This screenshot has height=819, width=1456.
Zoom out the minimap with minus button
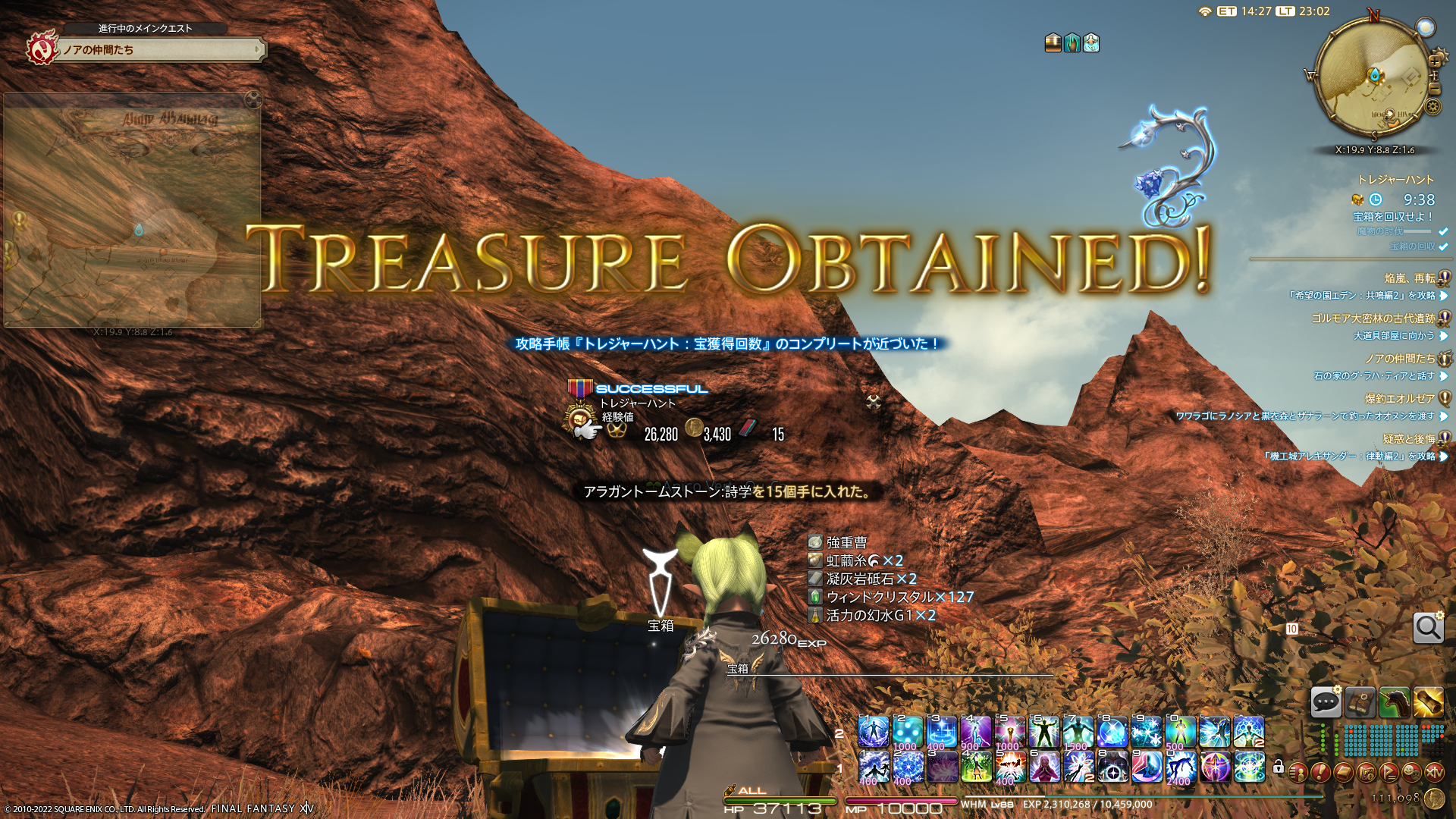1434,89
